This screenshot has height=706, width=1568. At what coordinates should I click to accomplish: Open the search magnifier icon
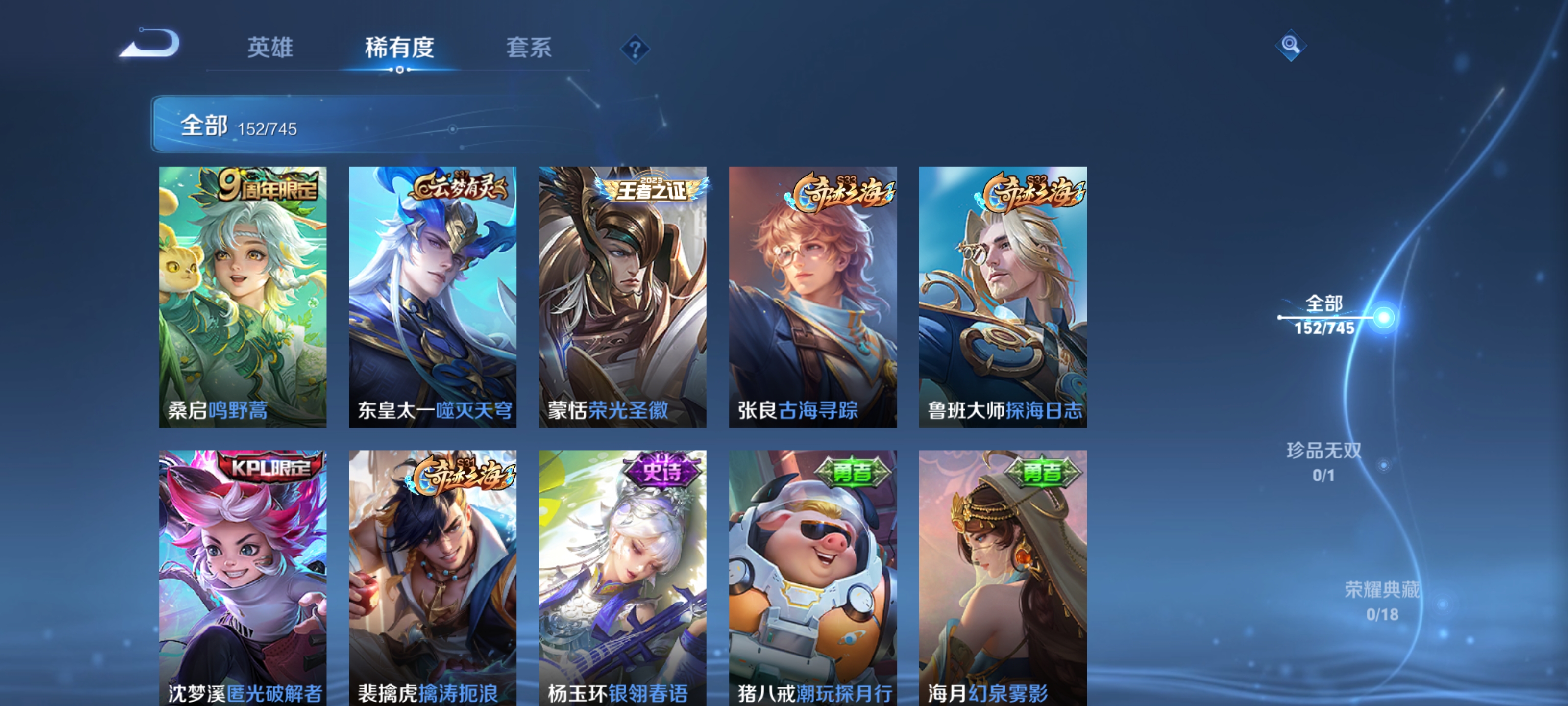pyautogui.click(x=1291, y=46)
